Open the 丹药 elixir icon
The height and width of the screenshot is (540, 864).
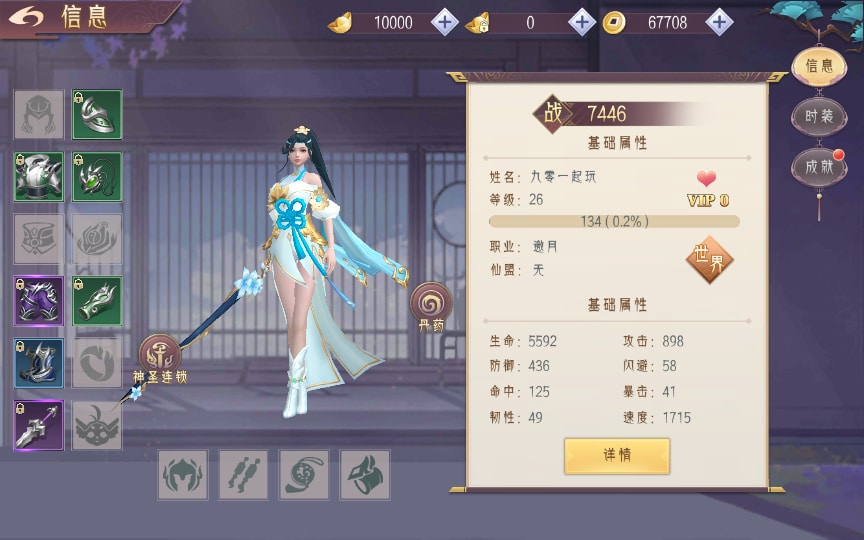point(431,305)
